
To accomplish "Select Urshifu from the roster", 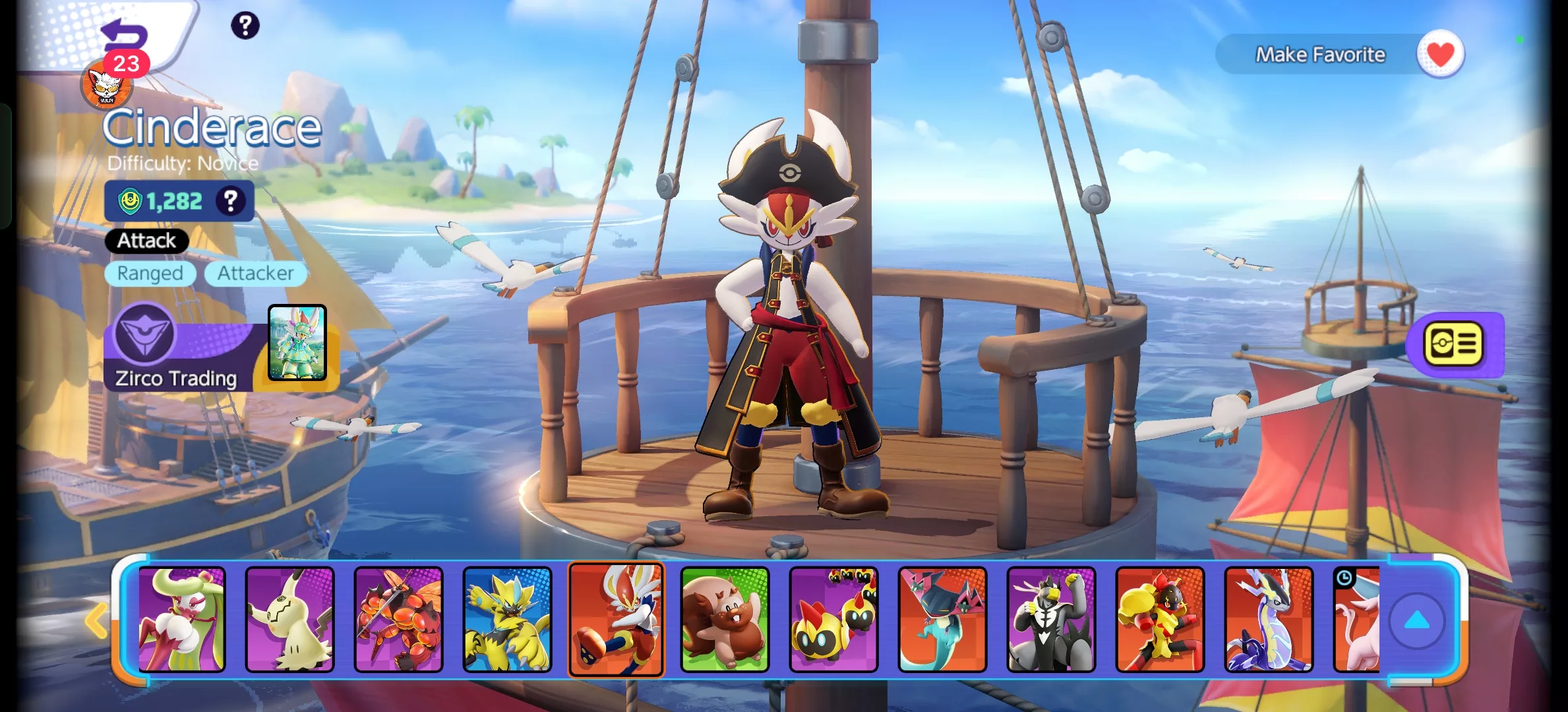I will coord(1051,620).
